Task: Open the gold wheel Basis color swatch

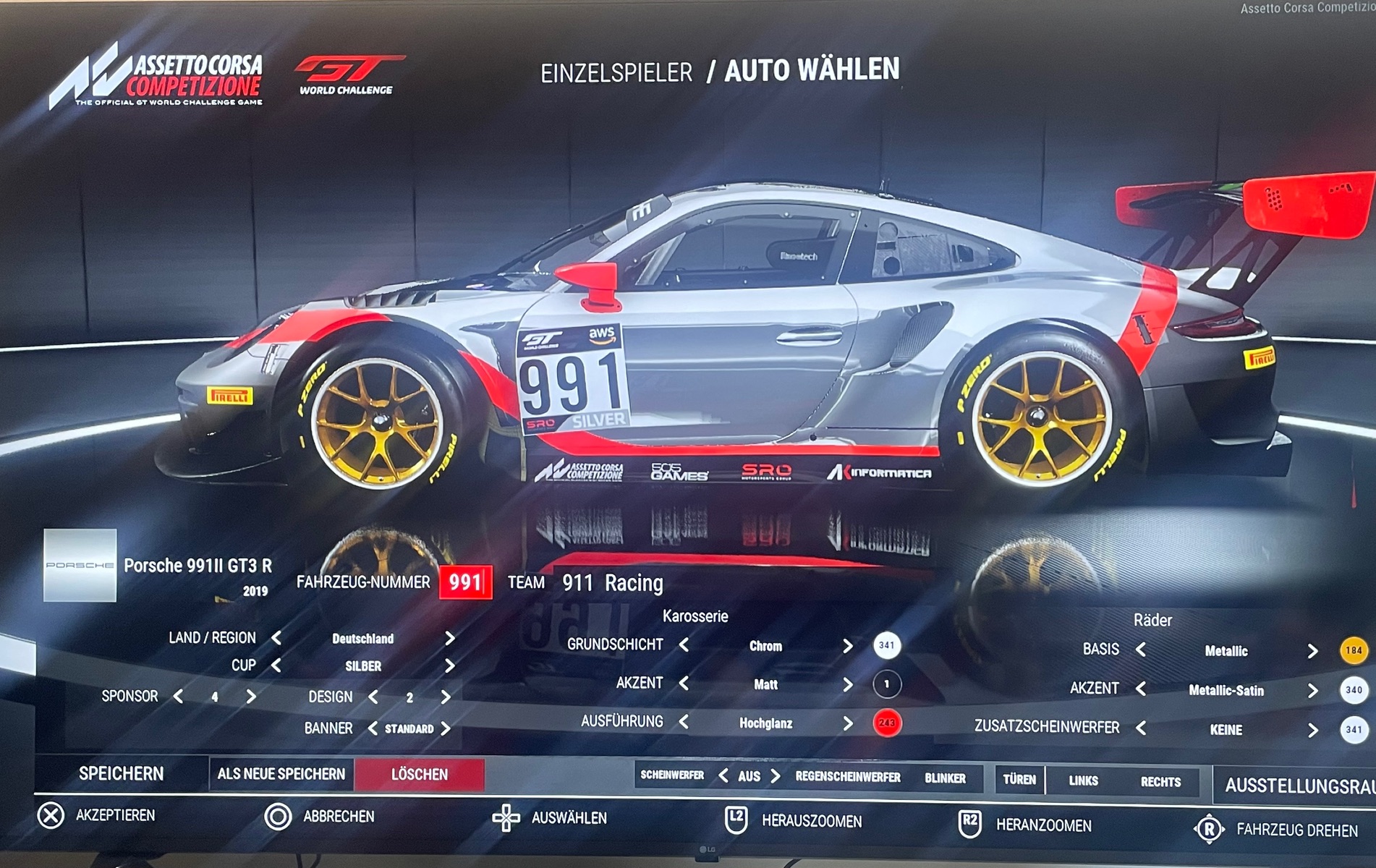Action: click(1353, 650)
